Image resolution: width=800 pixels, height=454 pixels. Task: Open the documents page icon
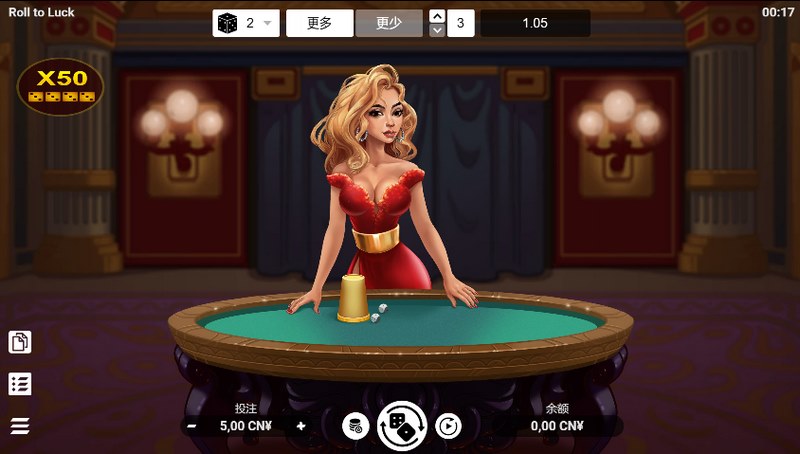[20, 342]
